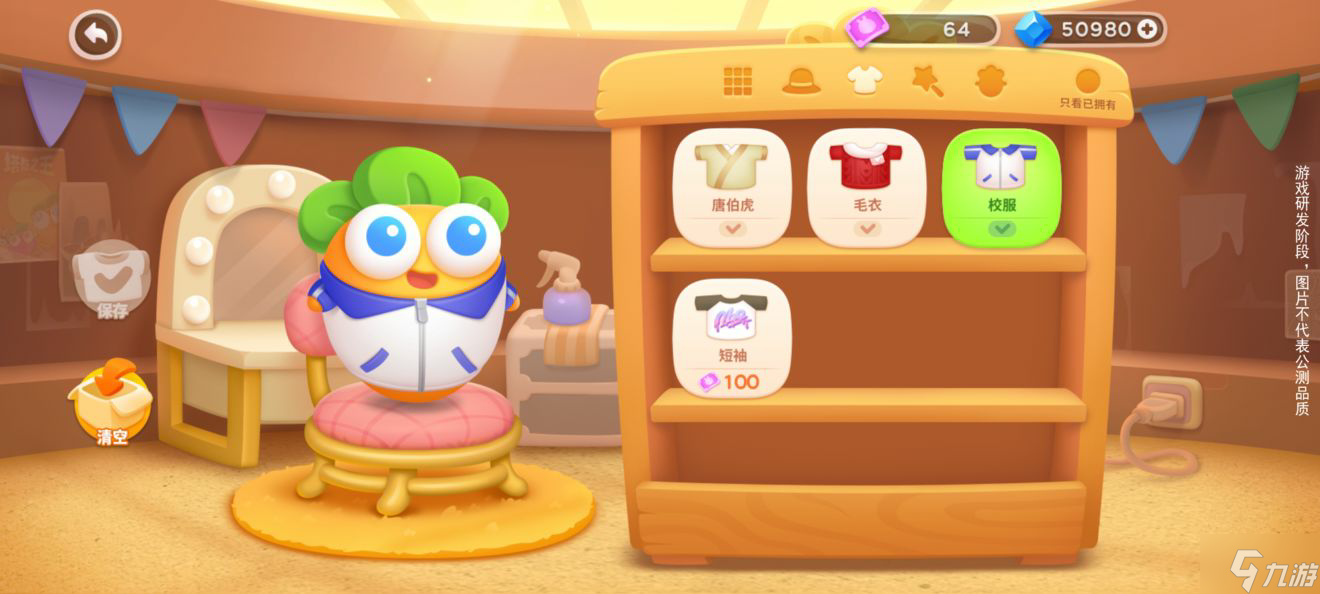Choose the red 毛衣 sweater
The height and width of the screenshot is (594, 1320).
(867, 187)
